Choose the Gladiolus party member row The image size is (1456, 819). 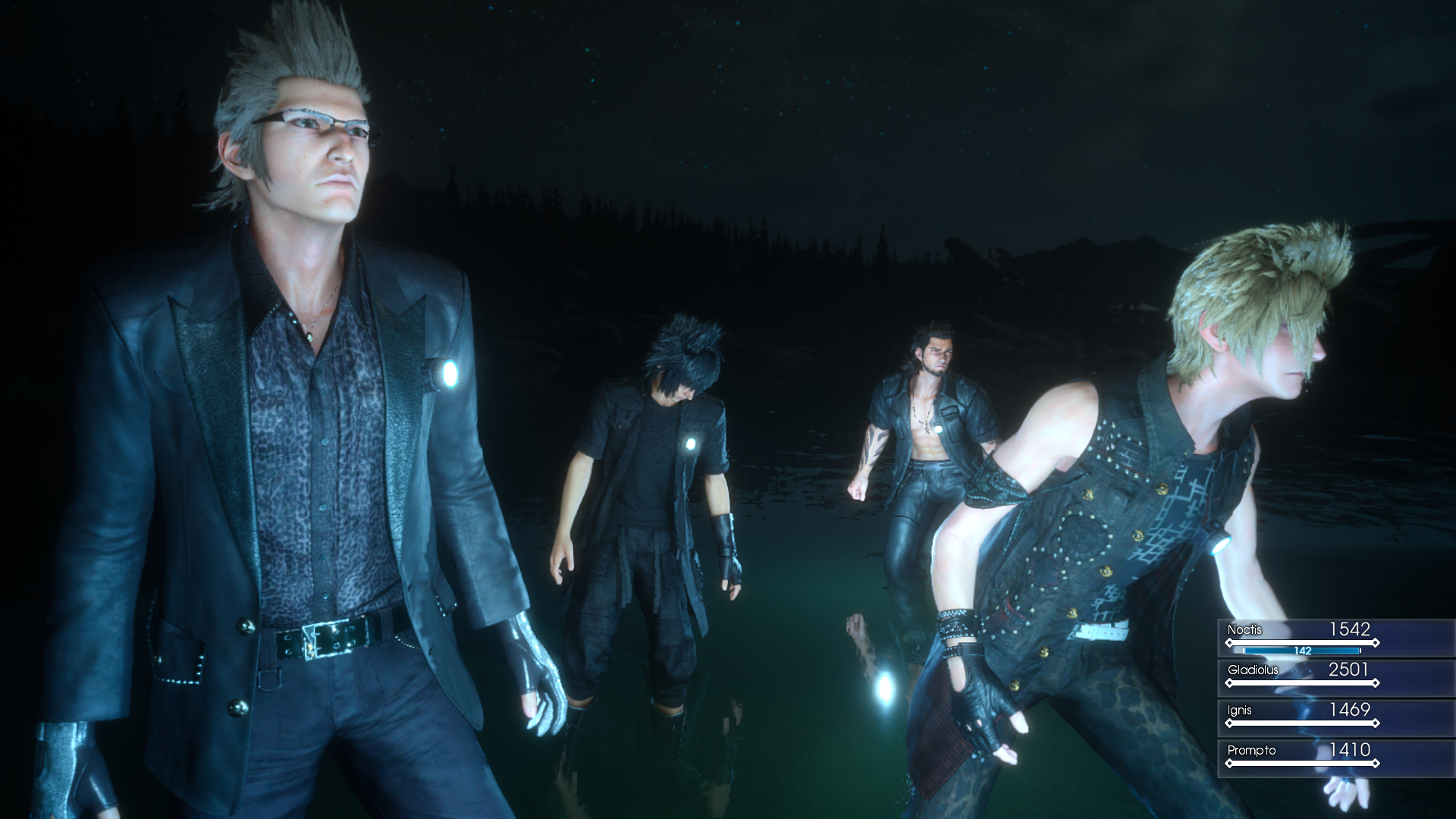(1301, 676)
